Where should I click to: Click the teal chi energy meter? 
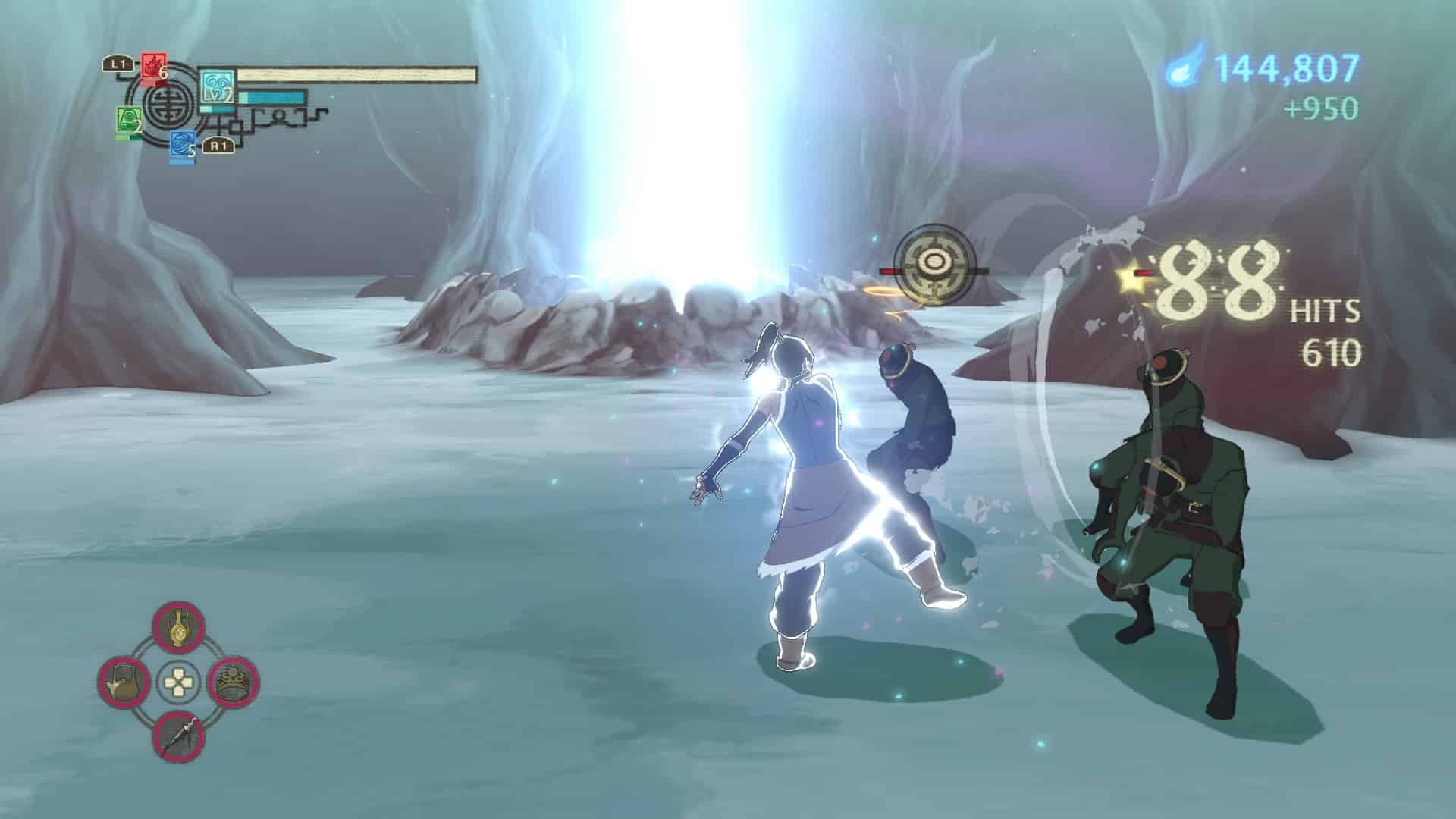pyautogui.click(x=272, y=96)
